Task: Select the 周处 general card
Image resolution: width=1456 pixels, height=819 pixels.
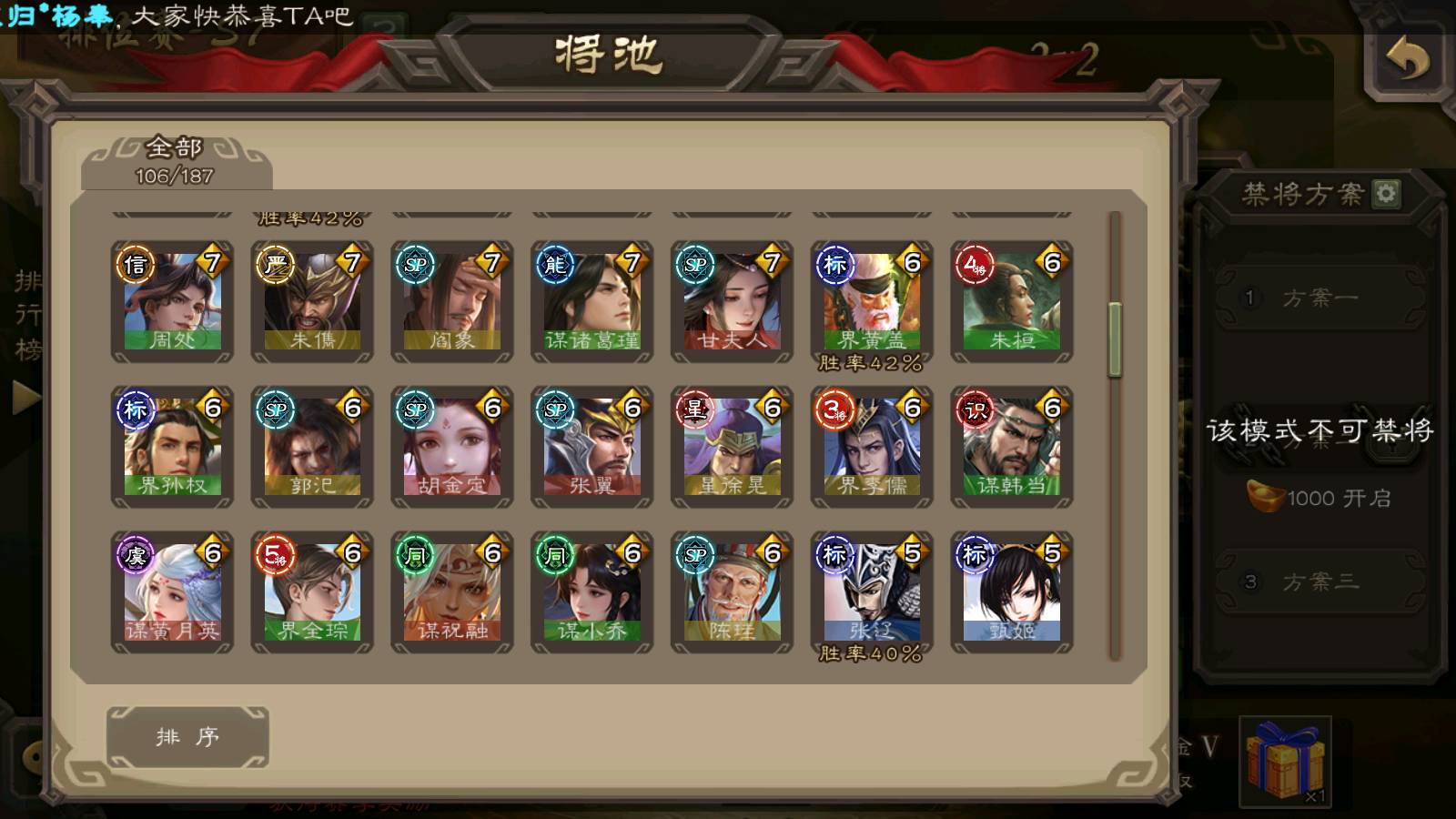Action: (x=173, y=301)
